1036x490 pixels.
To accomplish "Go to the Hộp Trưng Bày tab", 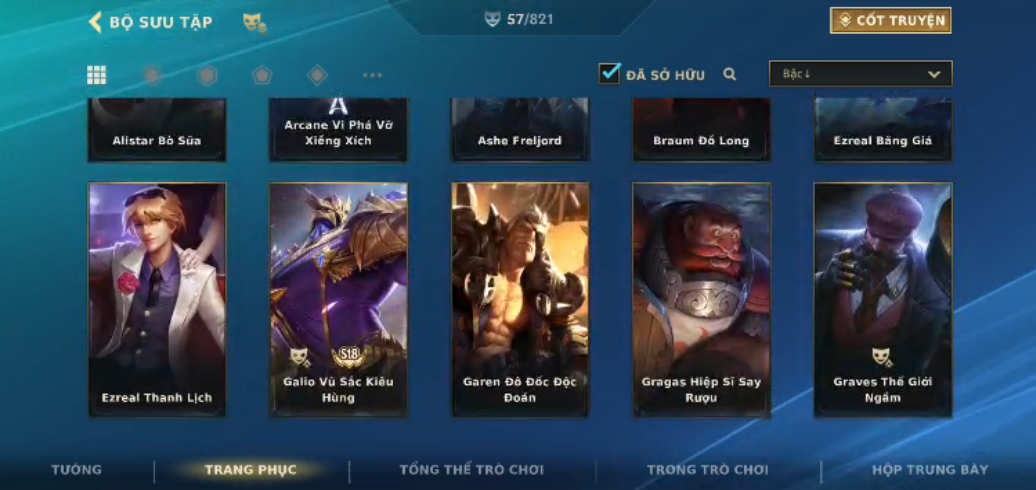I will point(929,470).
